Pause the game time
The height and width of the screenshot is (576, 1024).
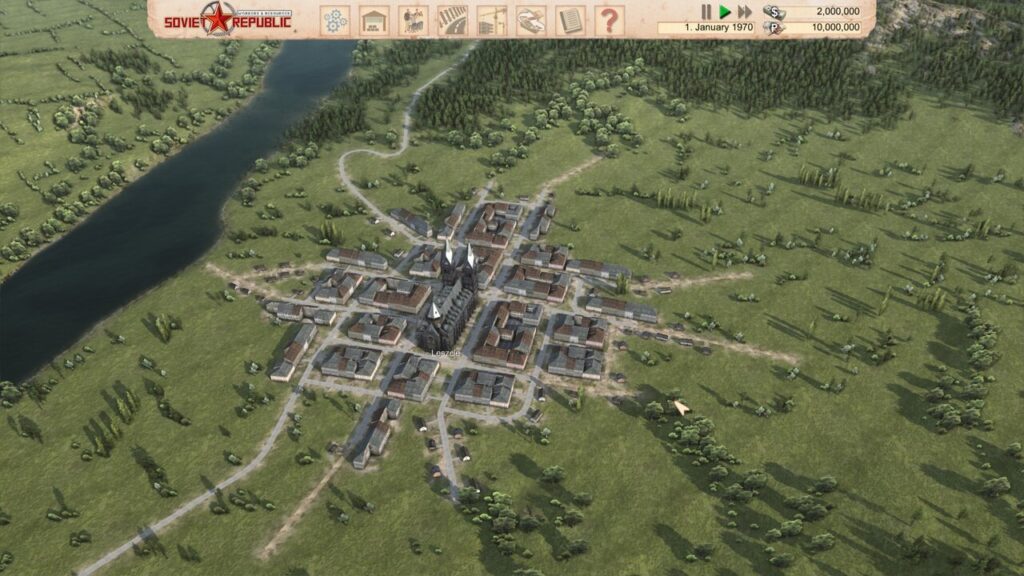point(706,12)
